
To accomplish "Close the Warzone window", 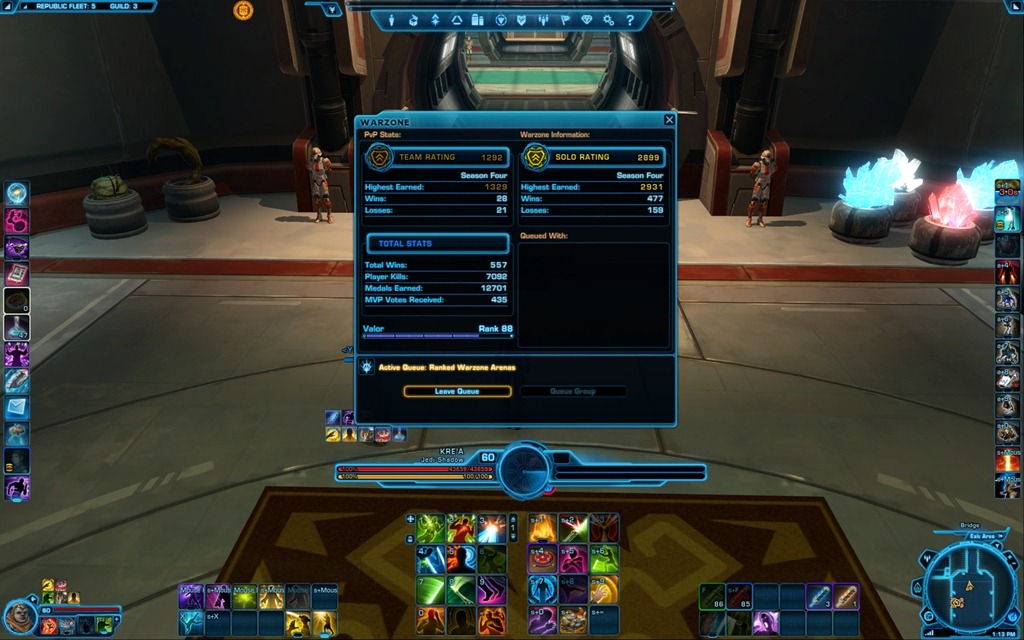I will coord(669,120).
